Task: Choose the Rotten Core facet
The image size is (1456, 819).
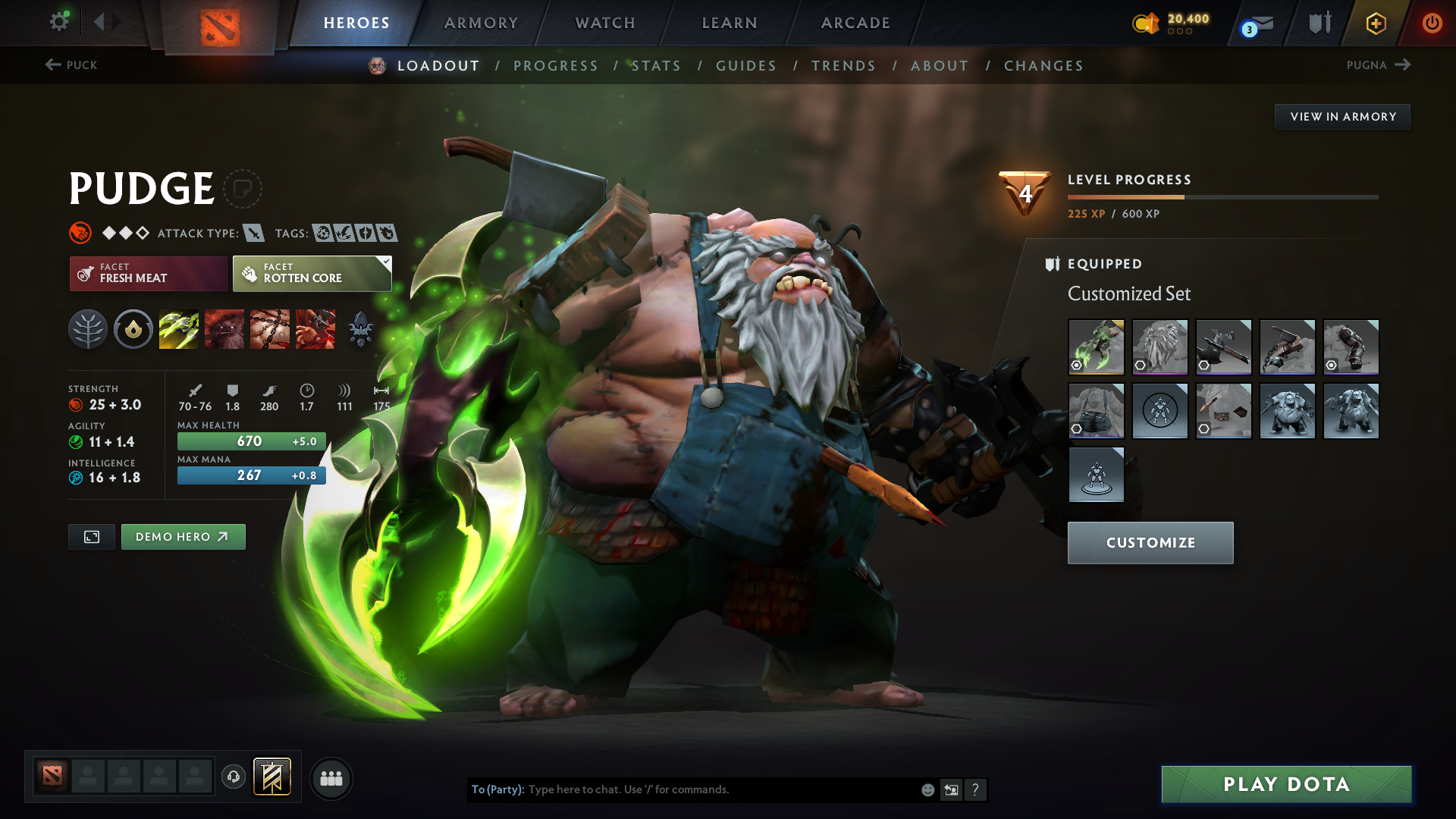Action: tap(312, 274)
